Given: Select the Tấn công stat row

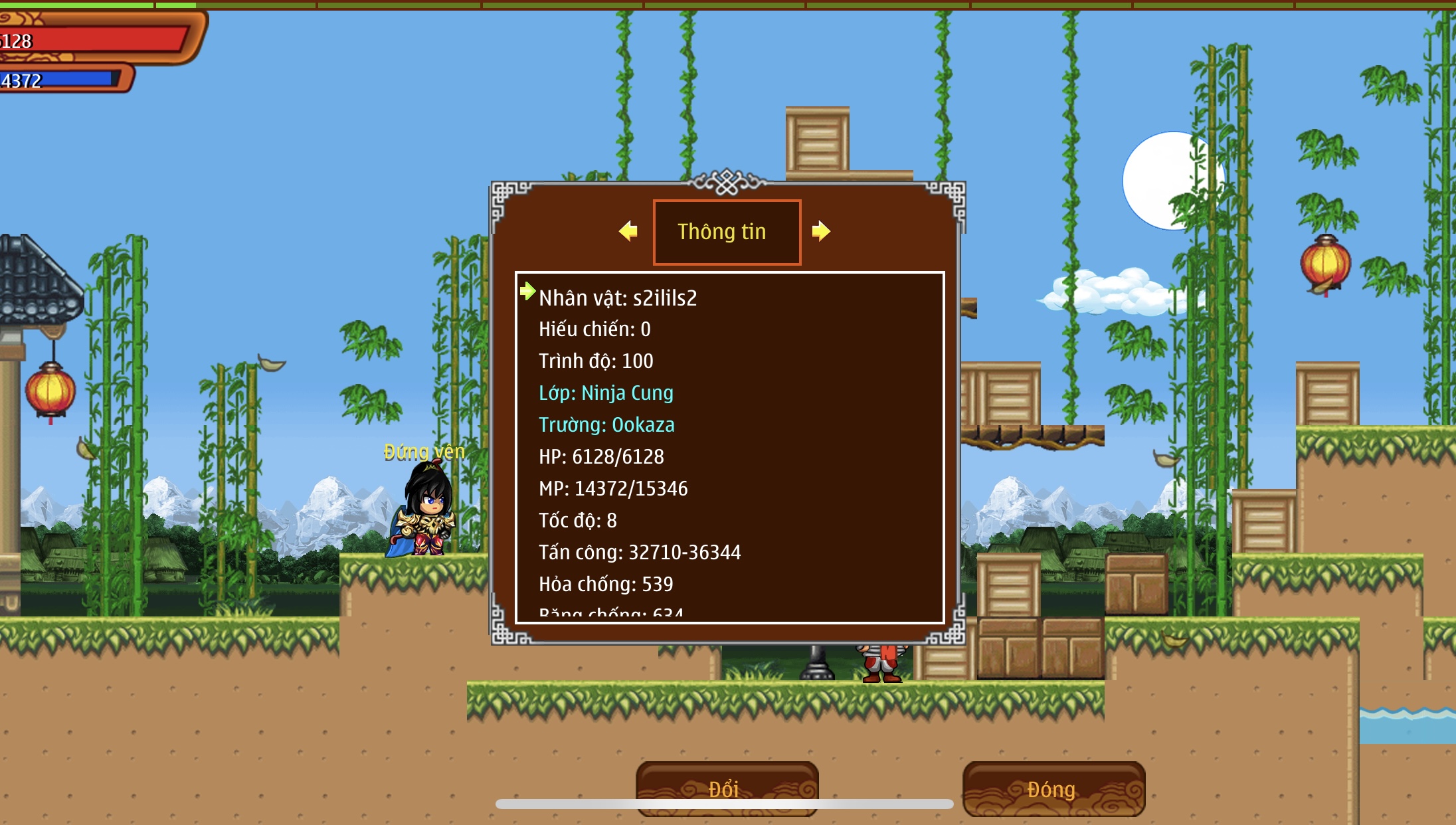Looking at the screenshot, I should (x=639, y=553).
